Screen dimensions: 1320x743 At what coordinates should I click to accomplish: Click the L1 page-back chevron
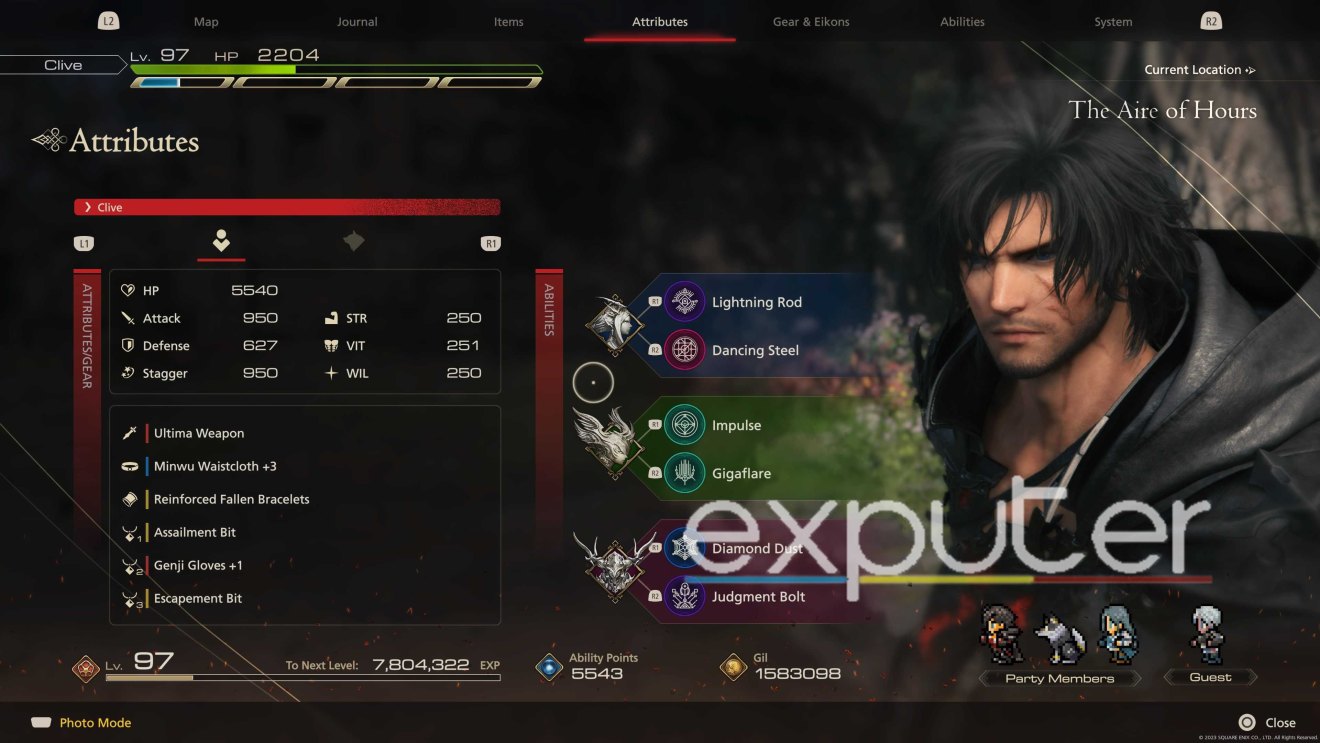pos(84,242)
